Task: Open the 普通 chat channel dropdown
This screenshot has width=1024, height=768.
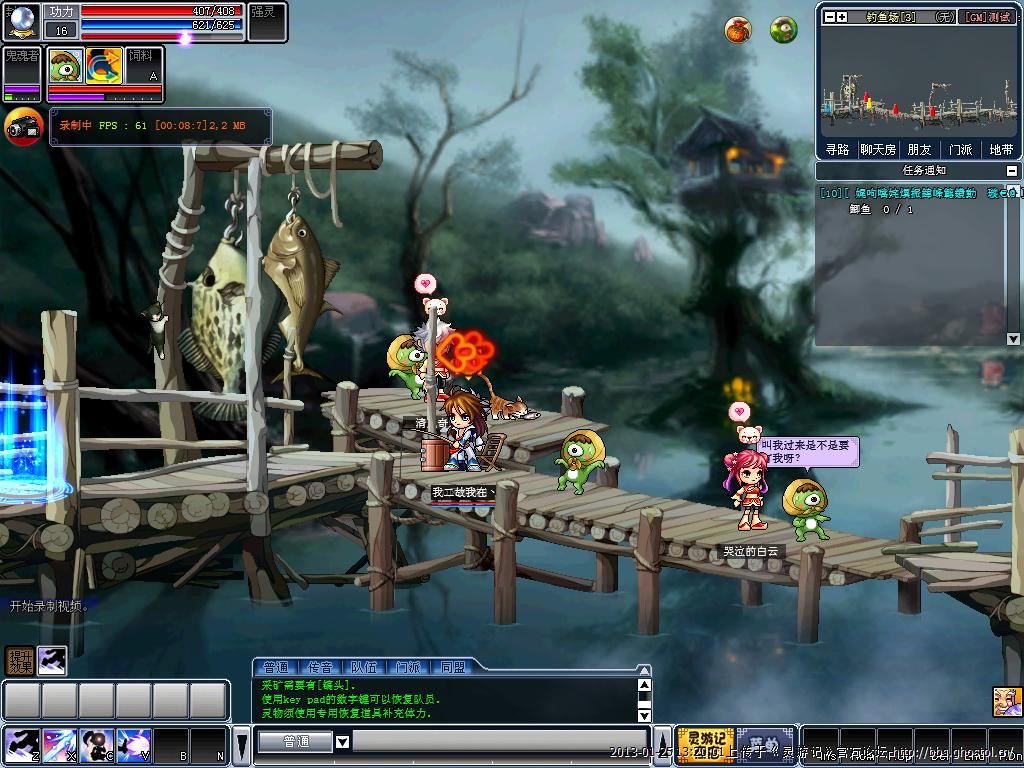Action: tap(342, 742)
